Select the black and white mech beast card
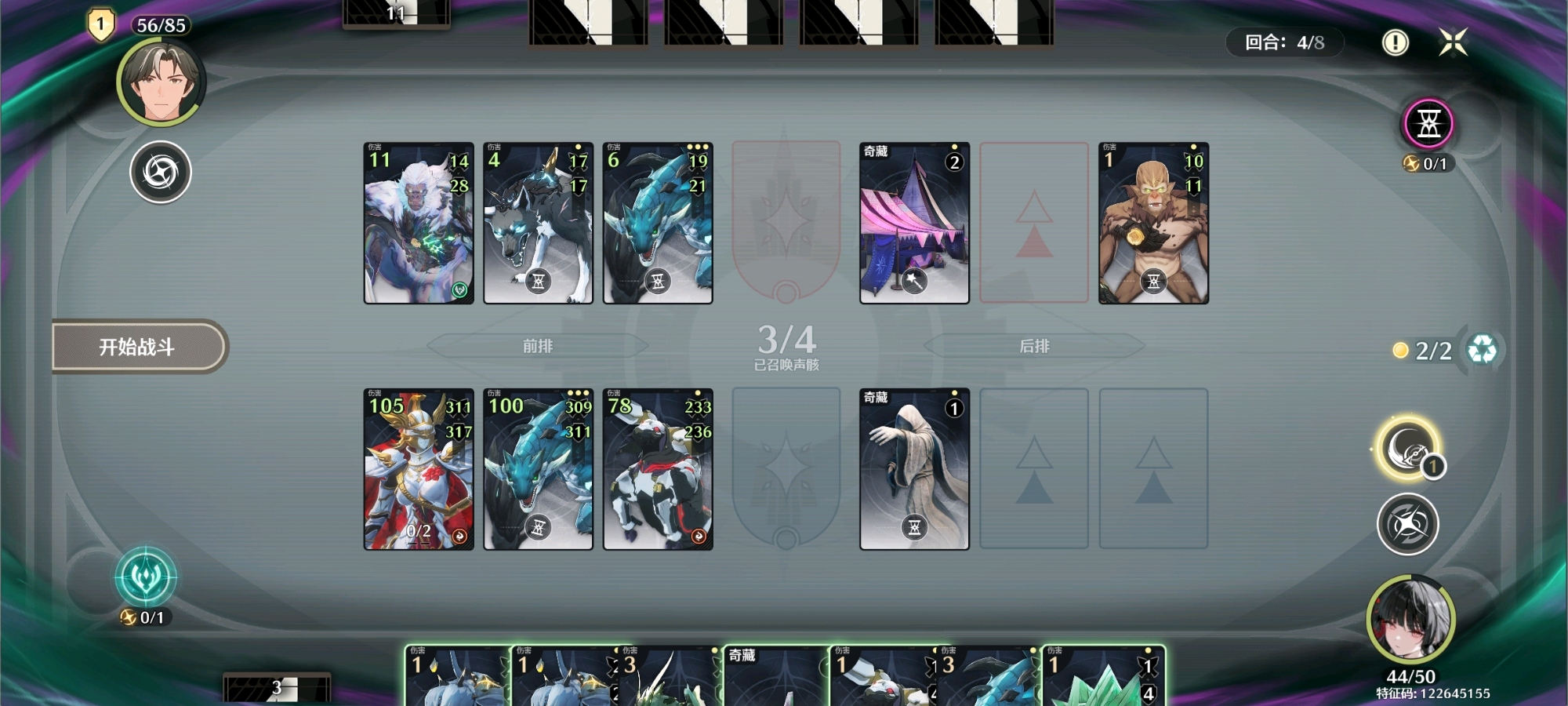Screen dimensions: 1568x706 [x=658, y=469]
